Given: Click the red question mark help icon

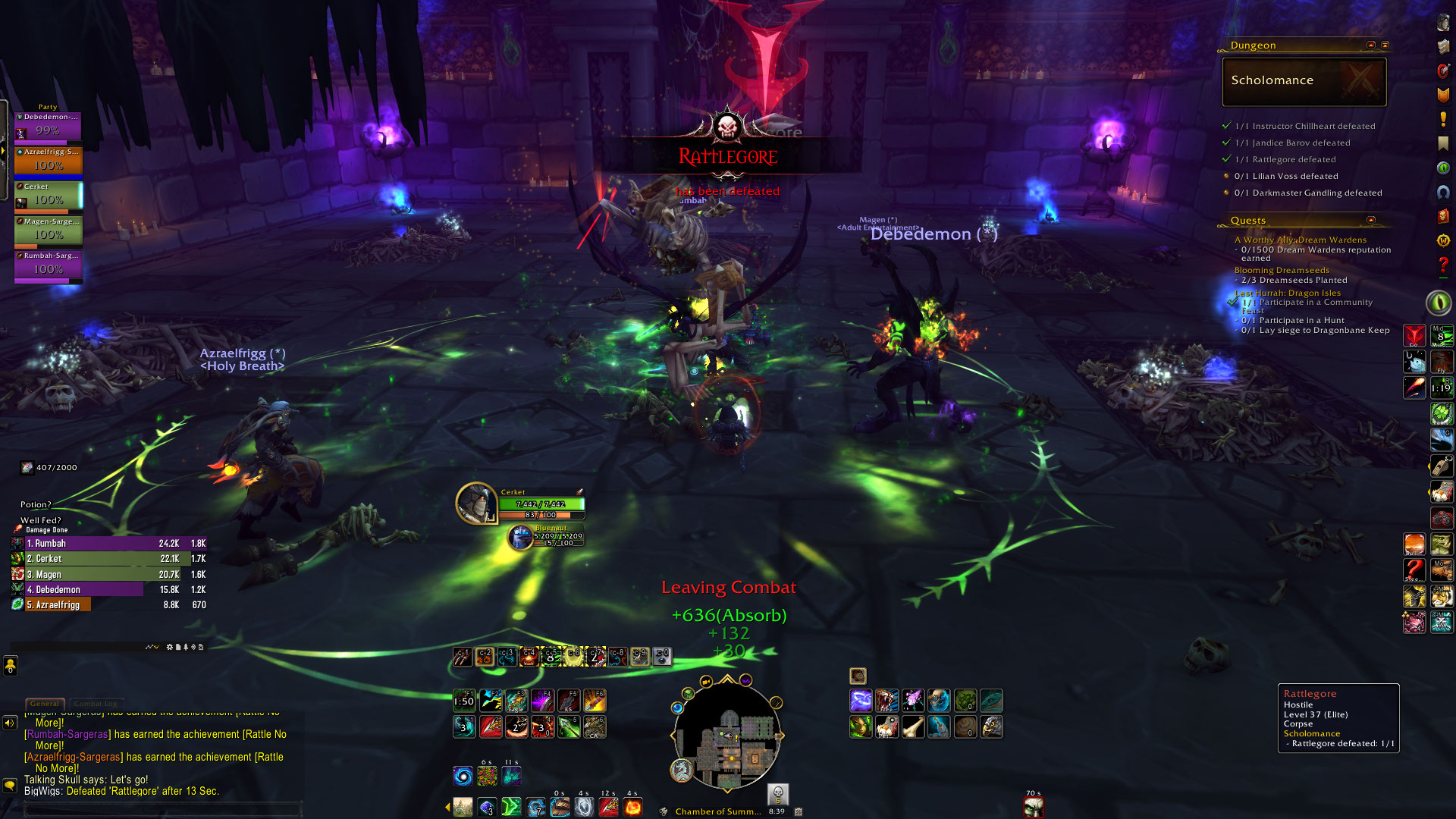Looking at the screenshot, I should pos(1443,265).
